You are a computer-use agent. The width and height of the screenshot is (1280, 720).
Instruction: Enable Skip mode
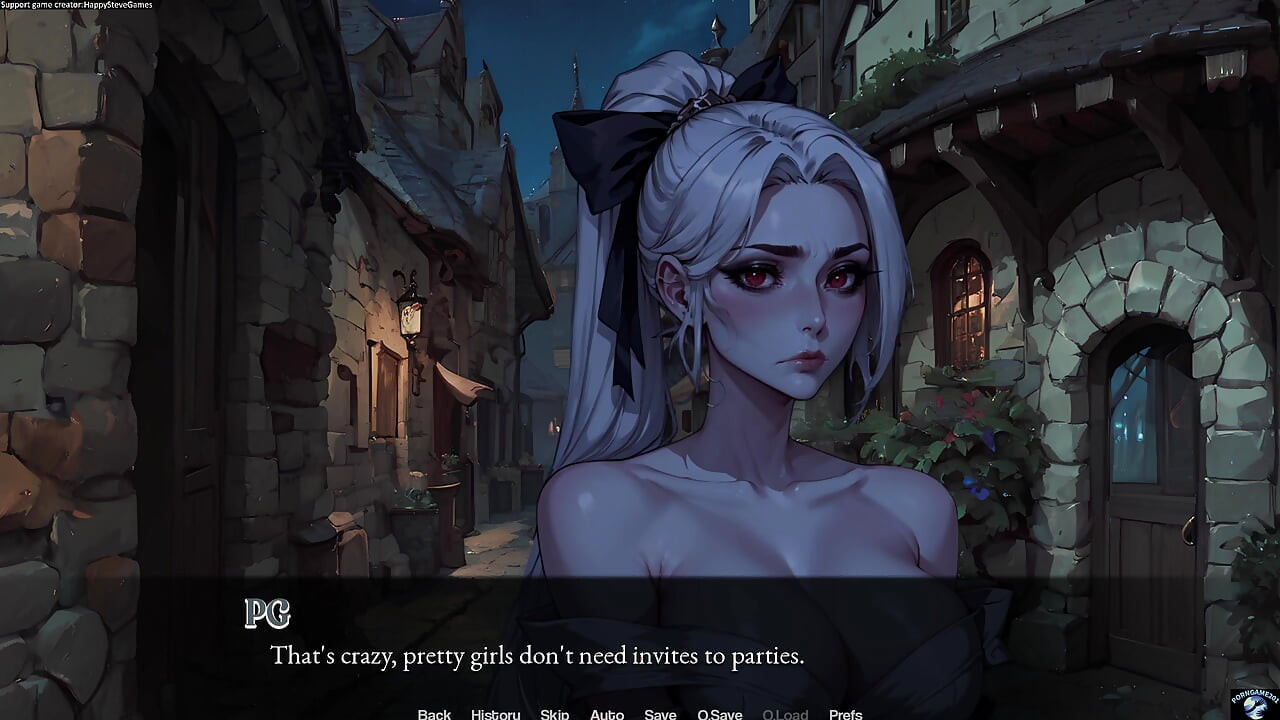554,714
